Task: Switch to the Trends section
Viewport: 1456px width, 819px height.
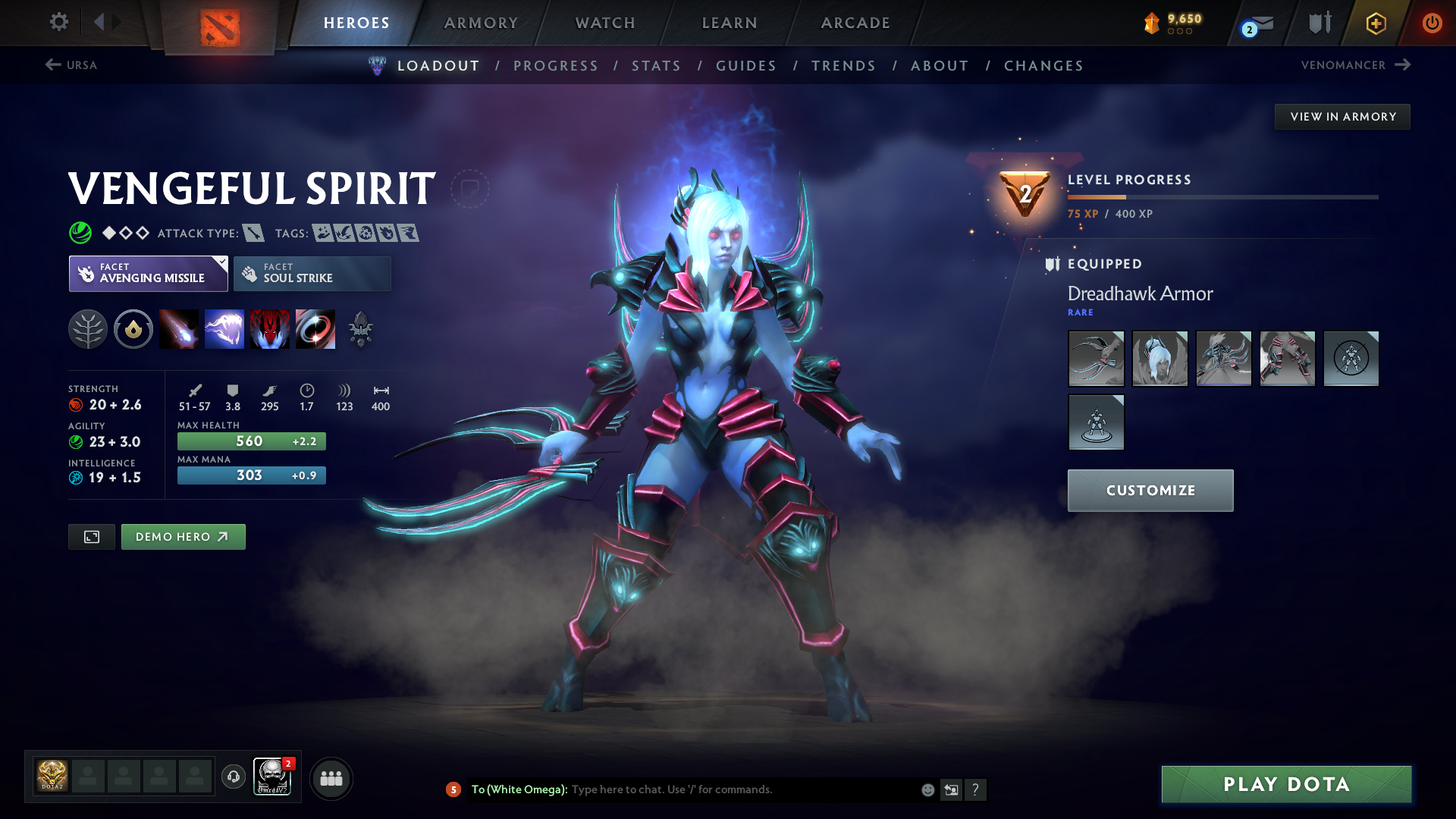Action: (844, 66)
